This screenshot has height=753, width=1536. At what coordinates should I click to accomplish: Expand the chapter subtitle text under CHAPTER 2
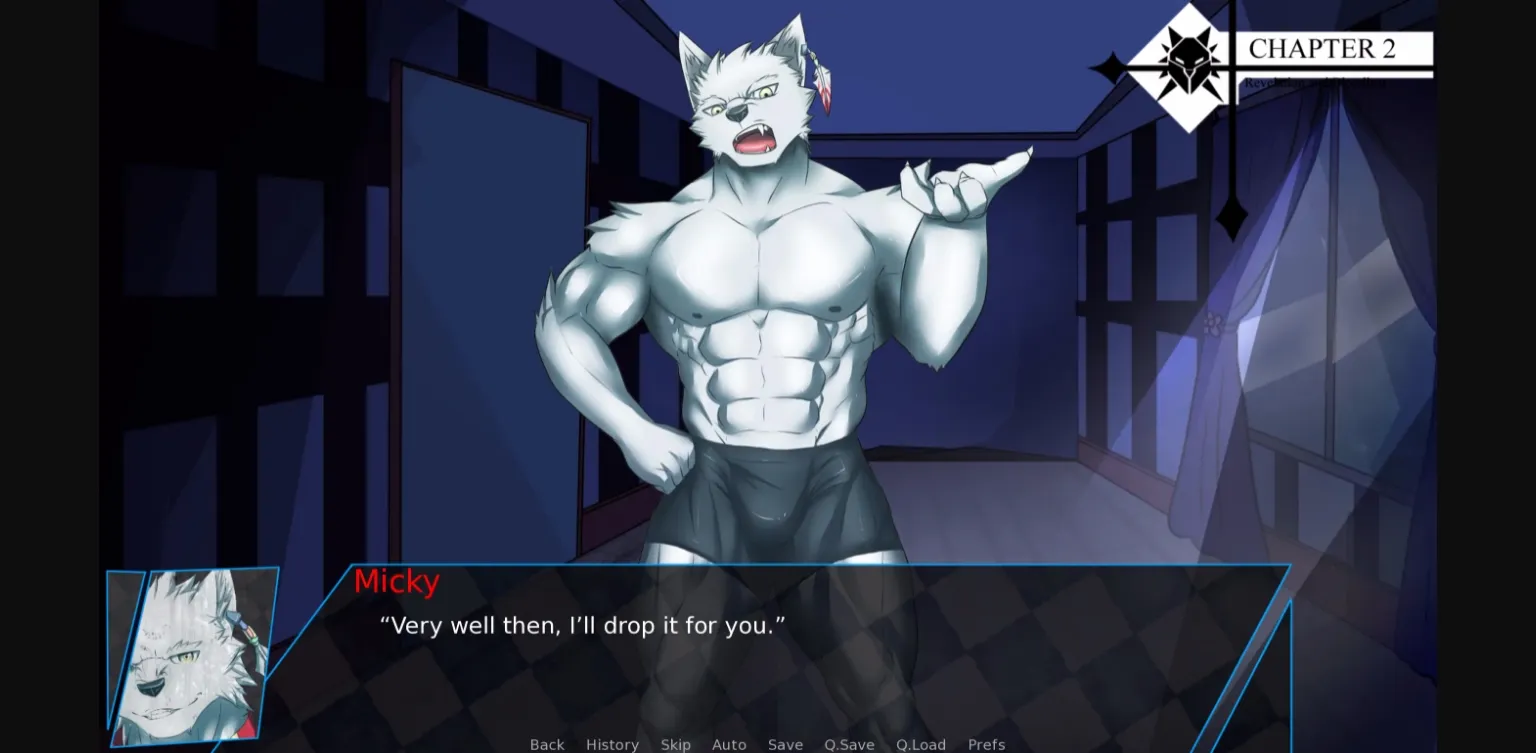tap(1314, 82)
